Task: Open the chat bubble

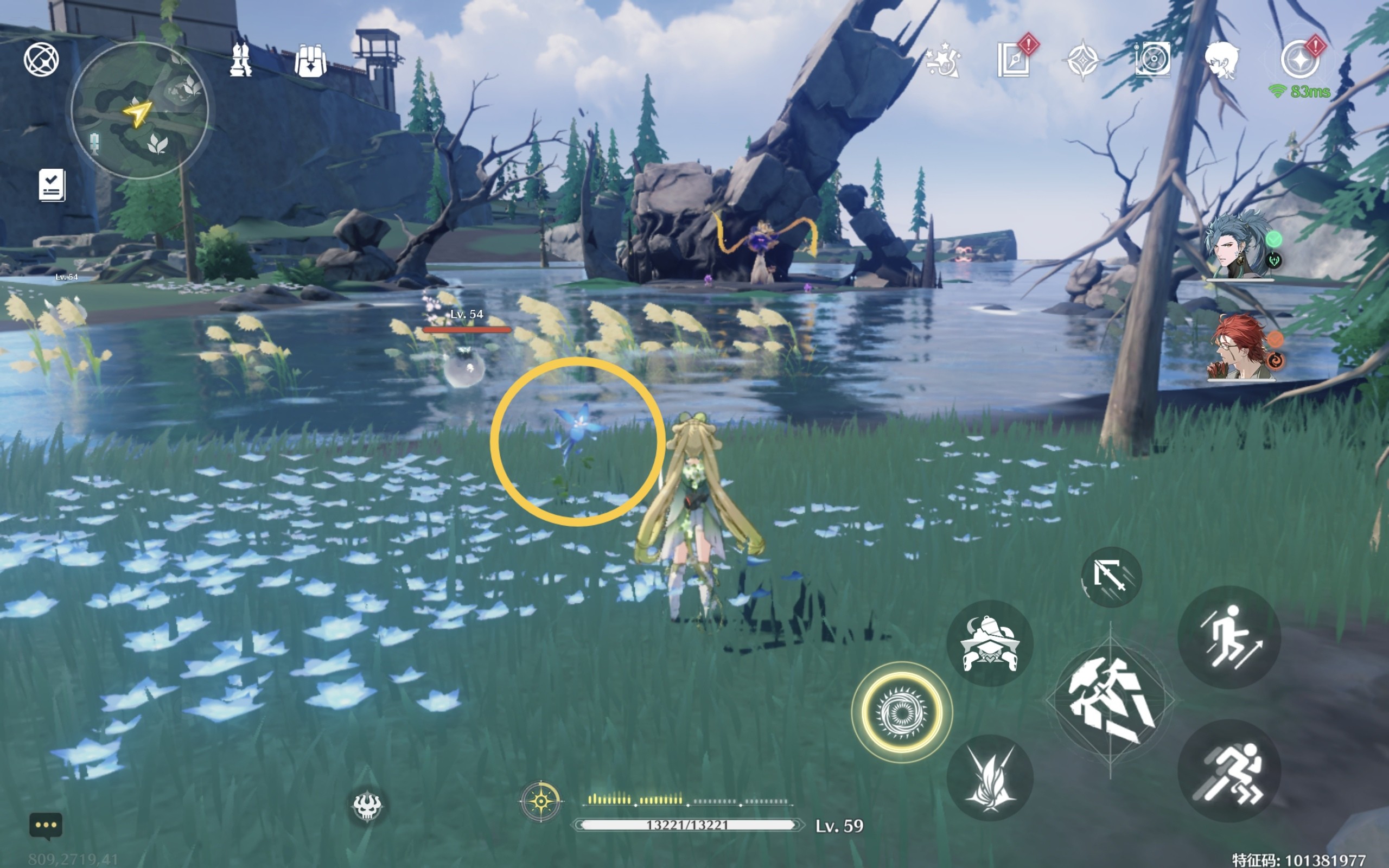Action: tap(46, 826)
